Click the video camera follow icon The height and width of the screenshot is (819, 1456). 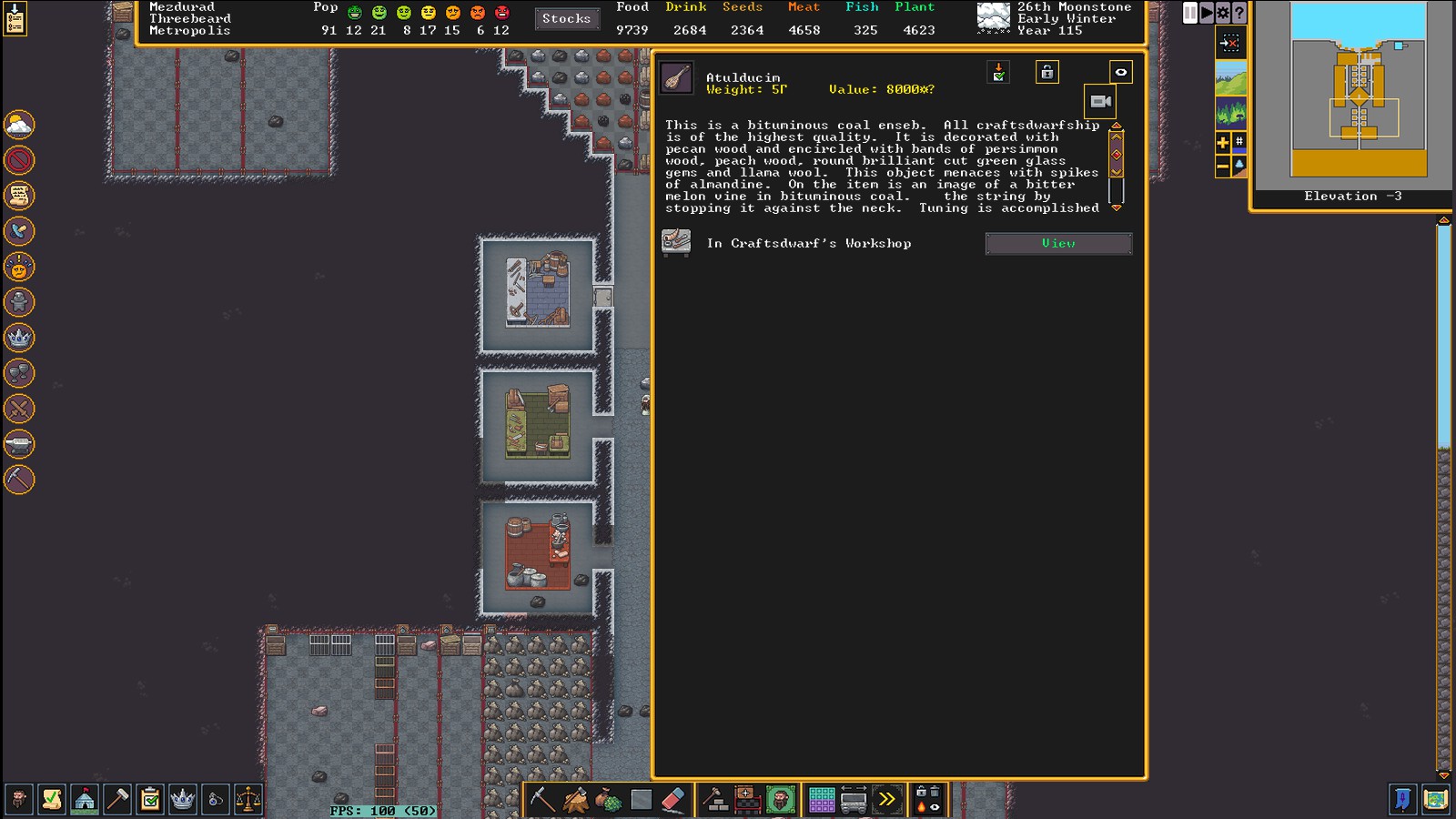tap(1100, 101)
